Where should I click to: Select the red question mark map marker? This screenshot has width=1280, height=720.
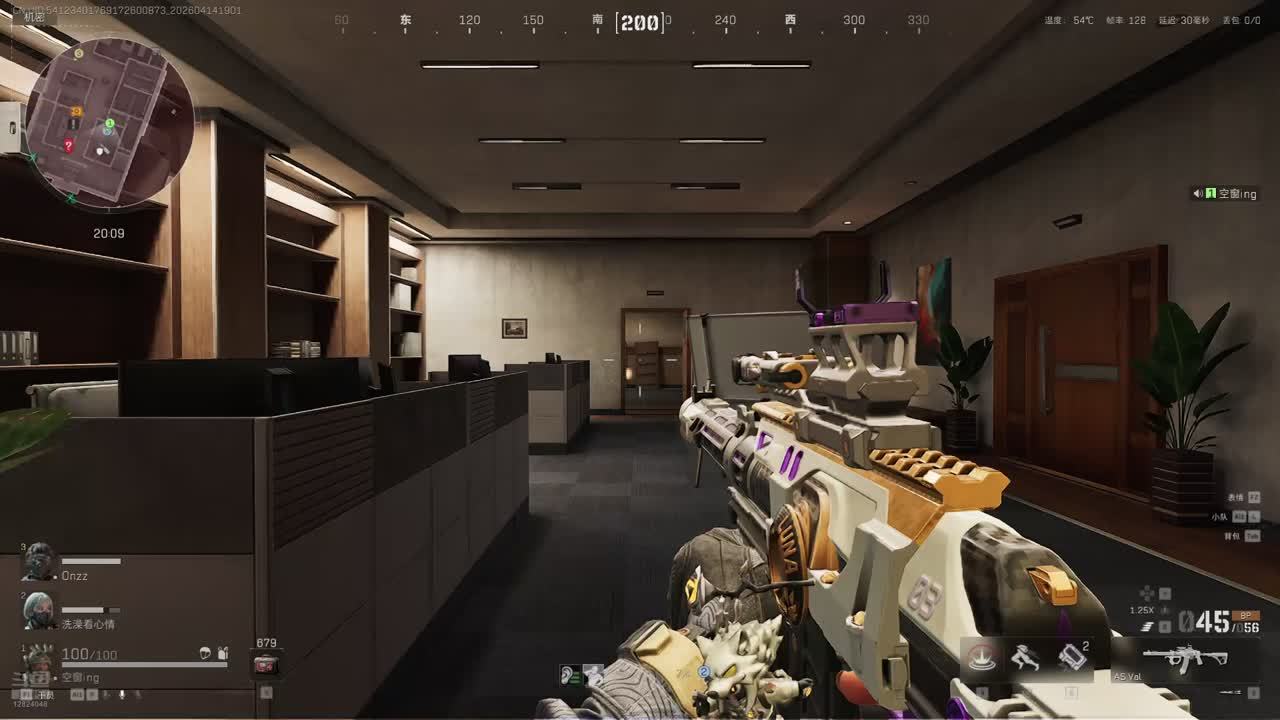[68, 145]
